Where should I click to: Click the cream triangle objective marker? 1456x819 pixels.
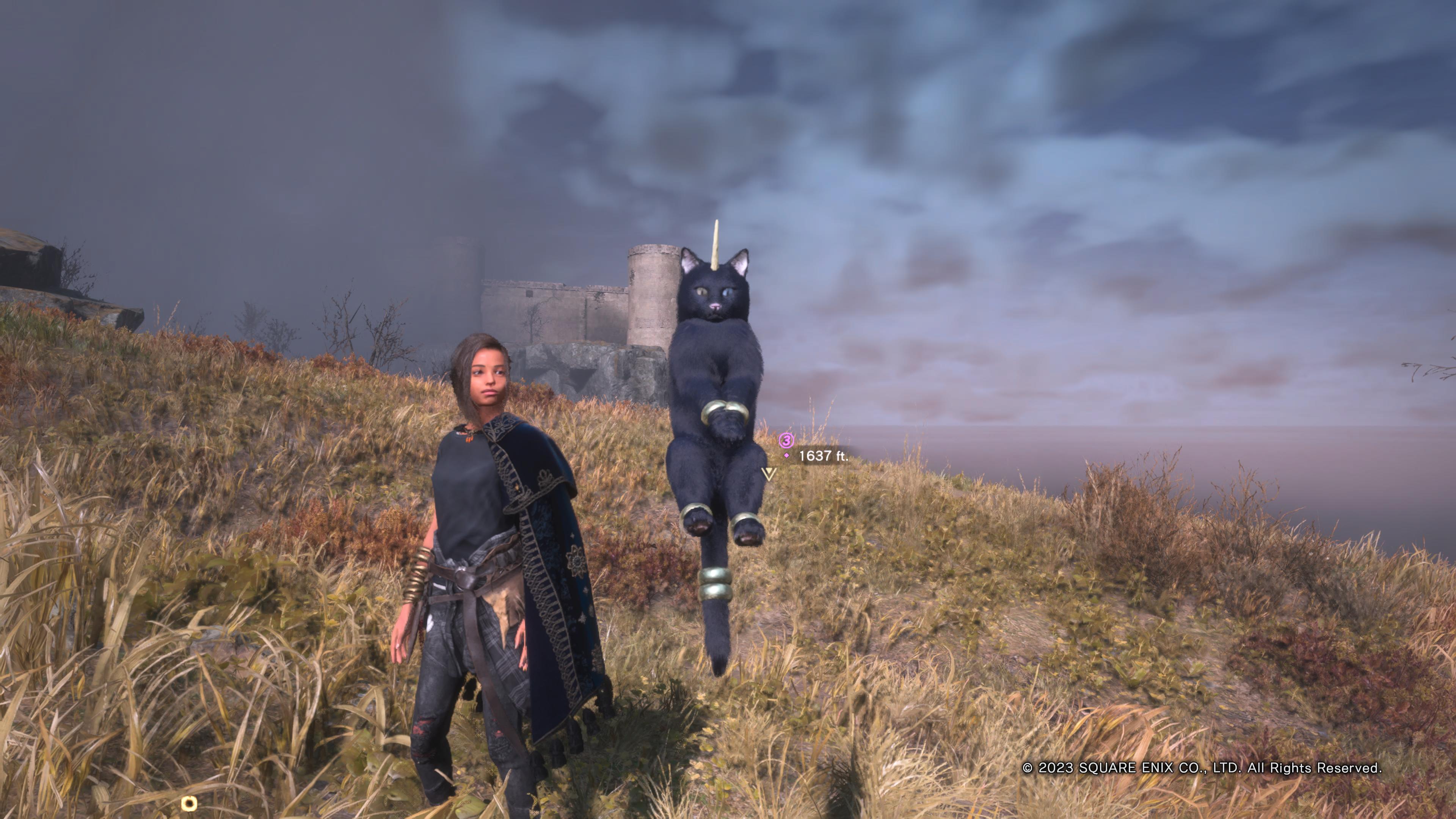click(x=769, y=474)
